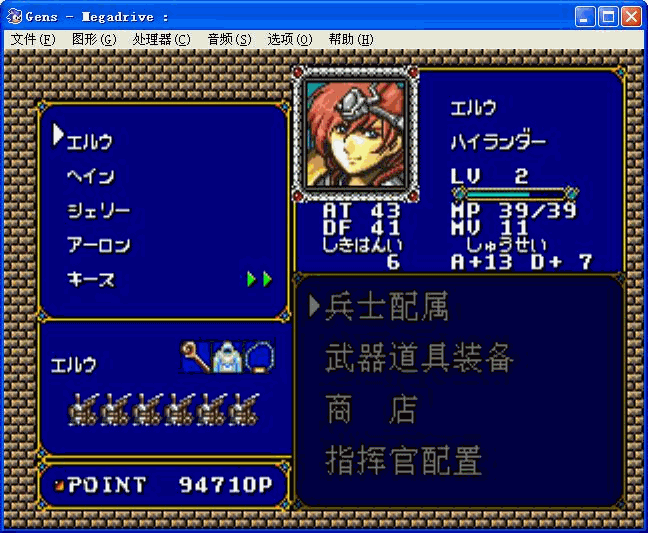Pick シェリー in the commander list
This screenshot has height=533, width=648.
98,210
